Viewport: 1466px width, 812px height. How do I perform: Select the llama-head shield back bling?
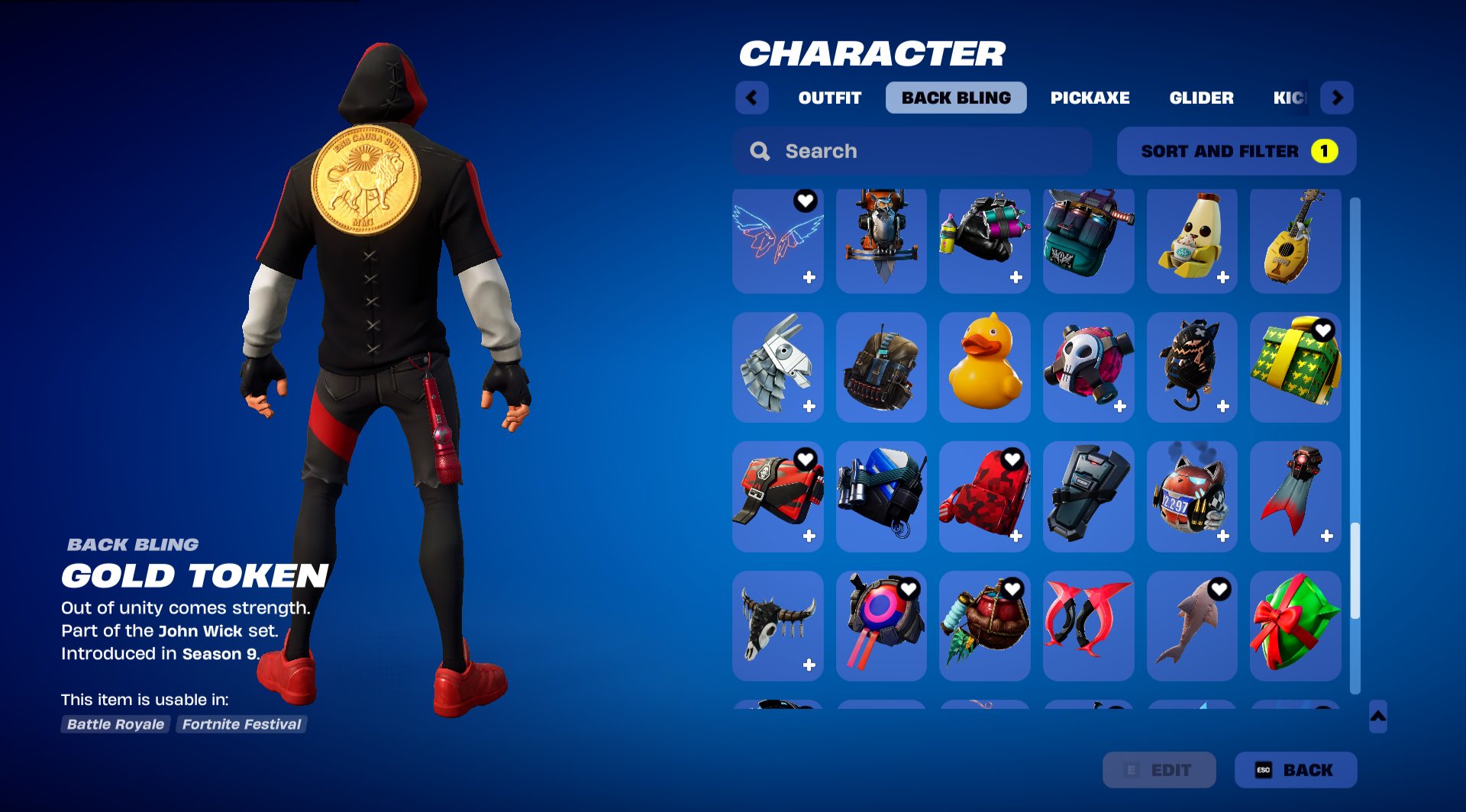pos(777,367)
